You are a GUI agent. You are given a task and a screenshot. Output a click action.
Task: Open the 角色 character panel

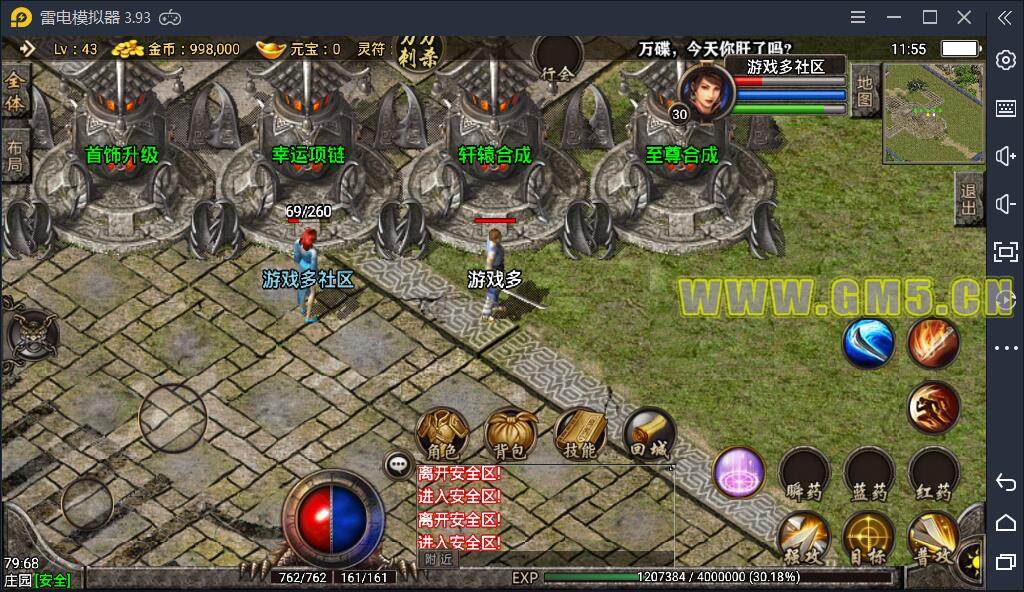pos(443,434)
